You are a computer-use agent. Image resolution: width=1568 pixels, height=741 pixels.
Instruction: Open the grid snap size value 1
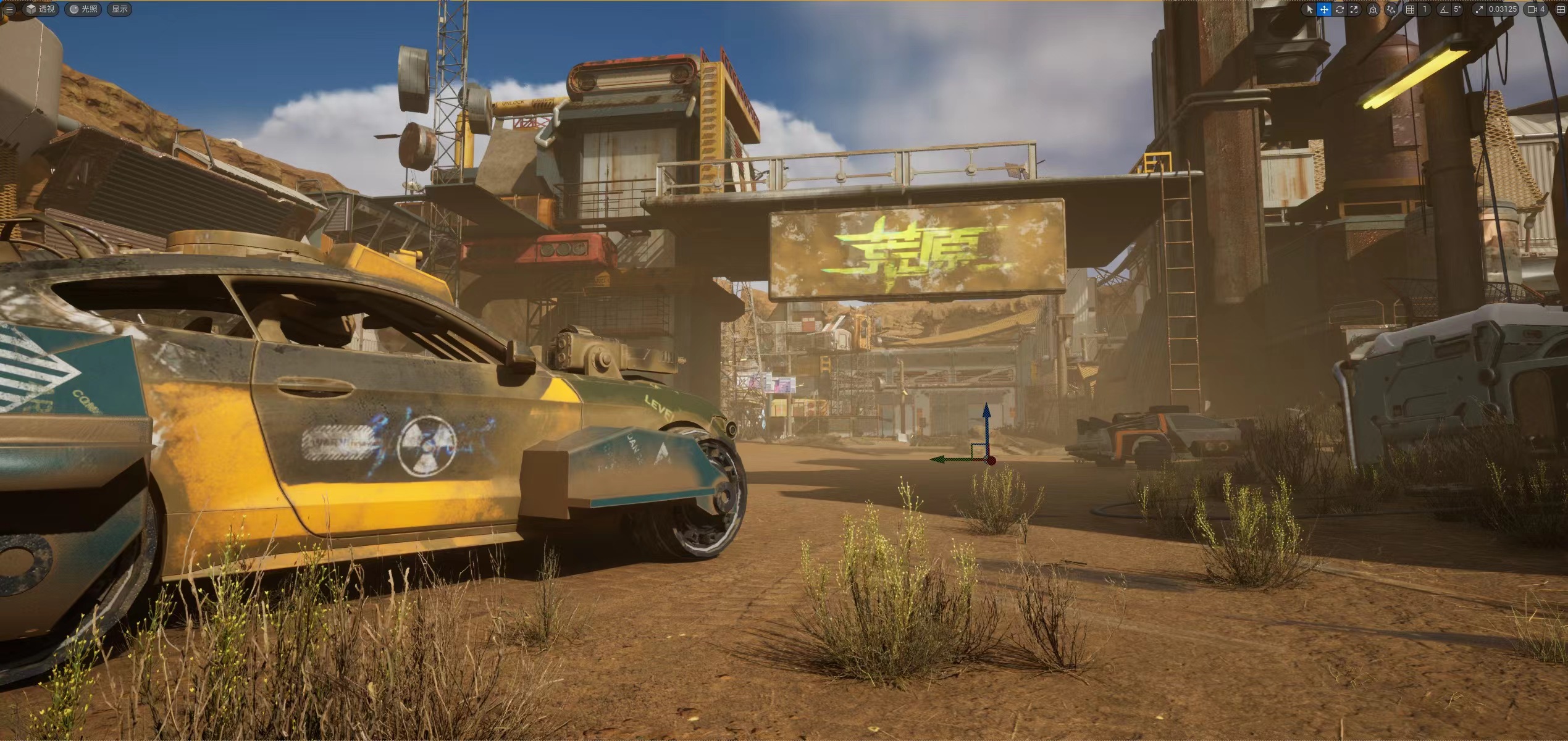[1425, 9]
